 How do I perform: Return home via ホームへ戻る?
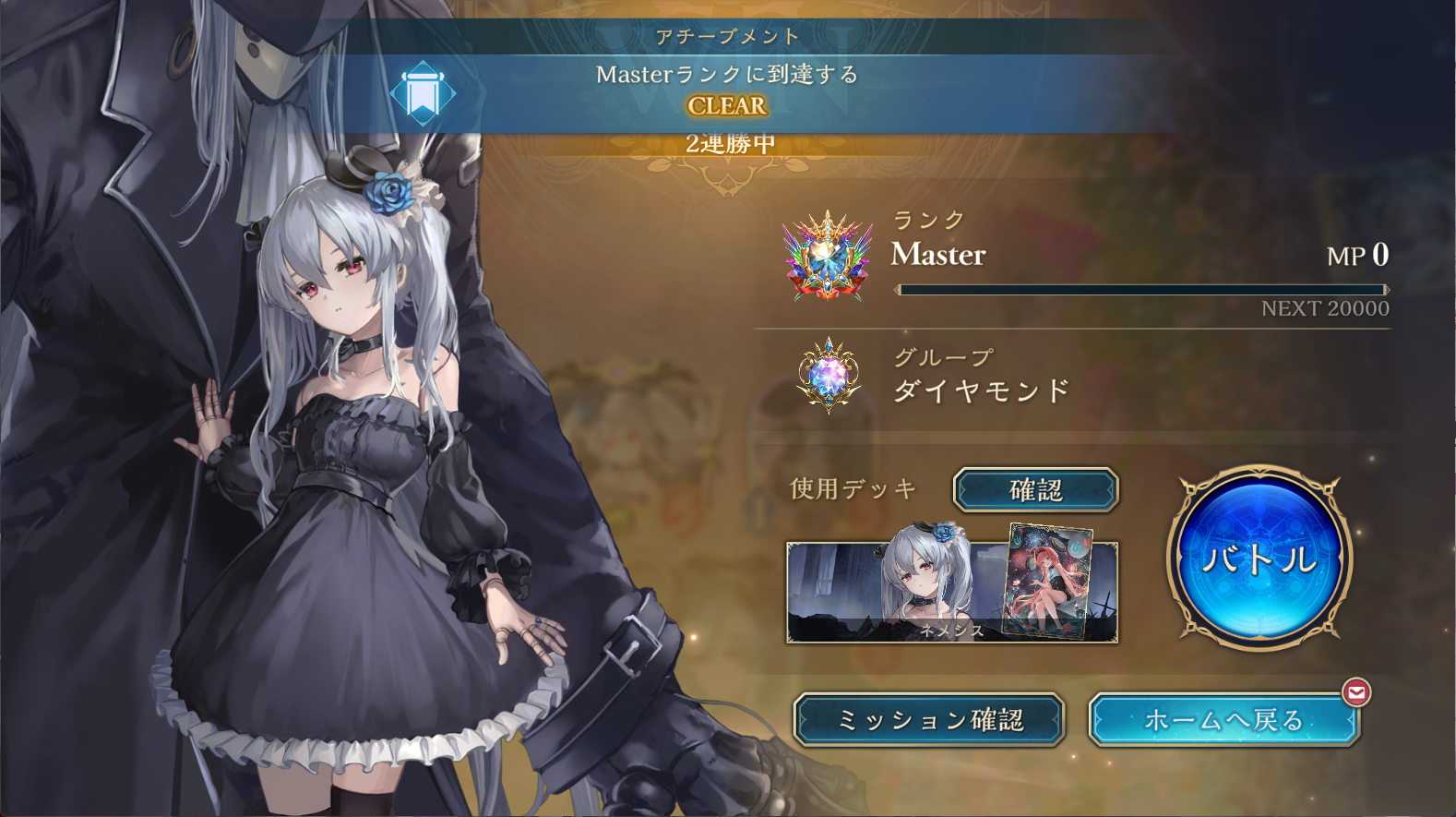[1223, 719]
